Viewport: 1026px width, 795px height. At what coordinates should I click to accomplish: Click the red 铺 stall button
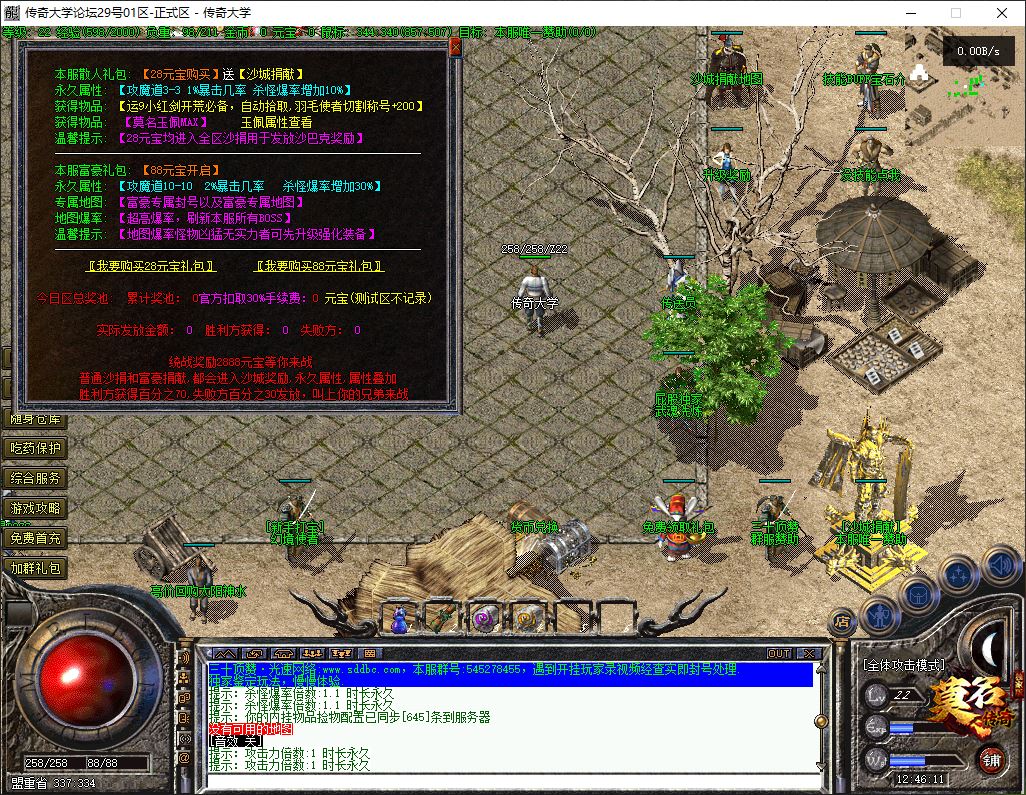(991, 760)
